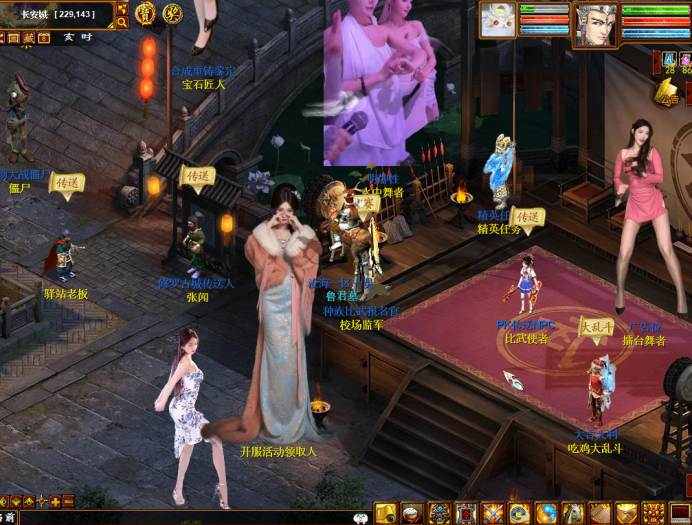Image resolution: width=692 pixels, height=525 pixels.
Task: Open the yellow scroll icon in bottom bar
Action: coord(387,513)
